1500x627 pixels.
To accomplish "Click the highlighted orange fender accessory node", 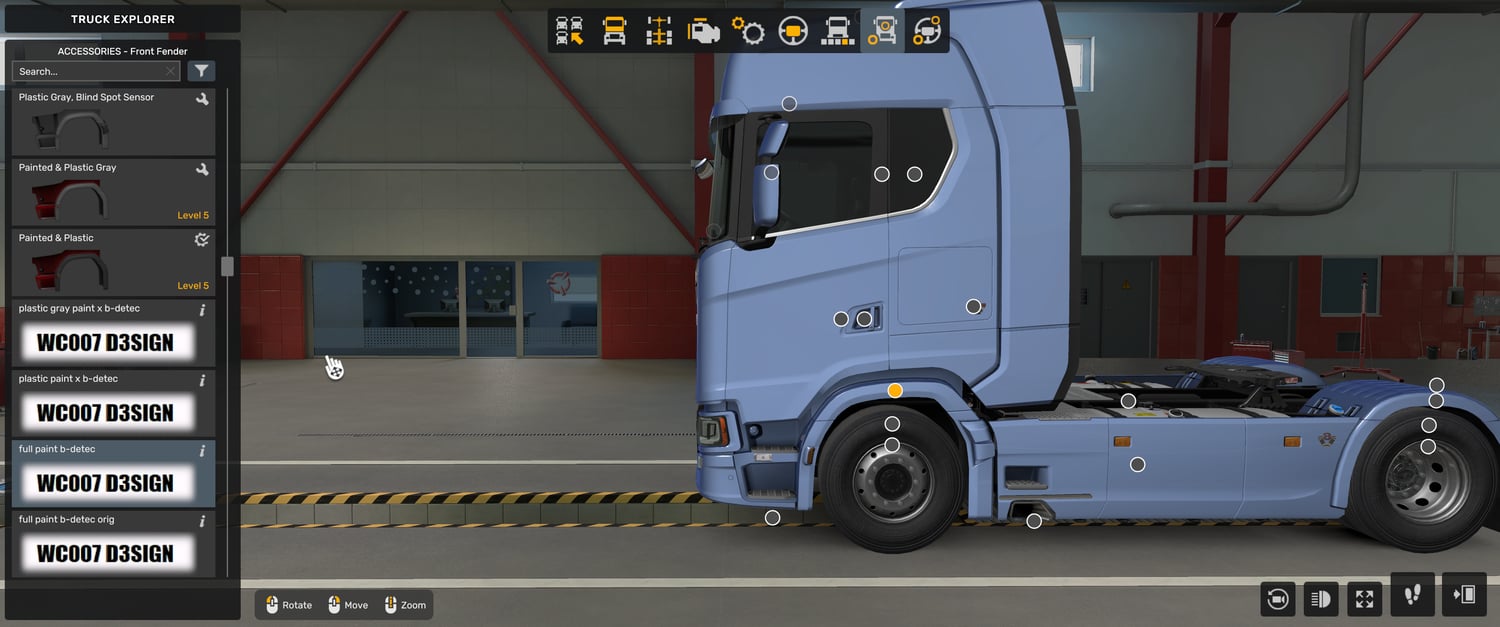I will click(895, 390).
